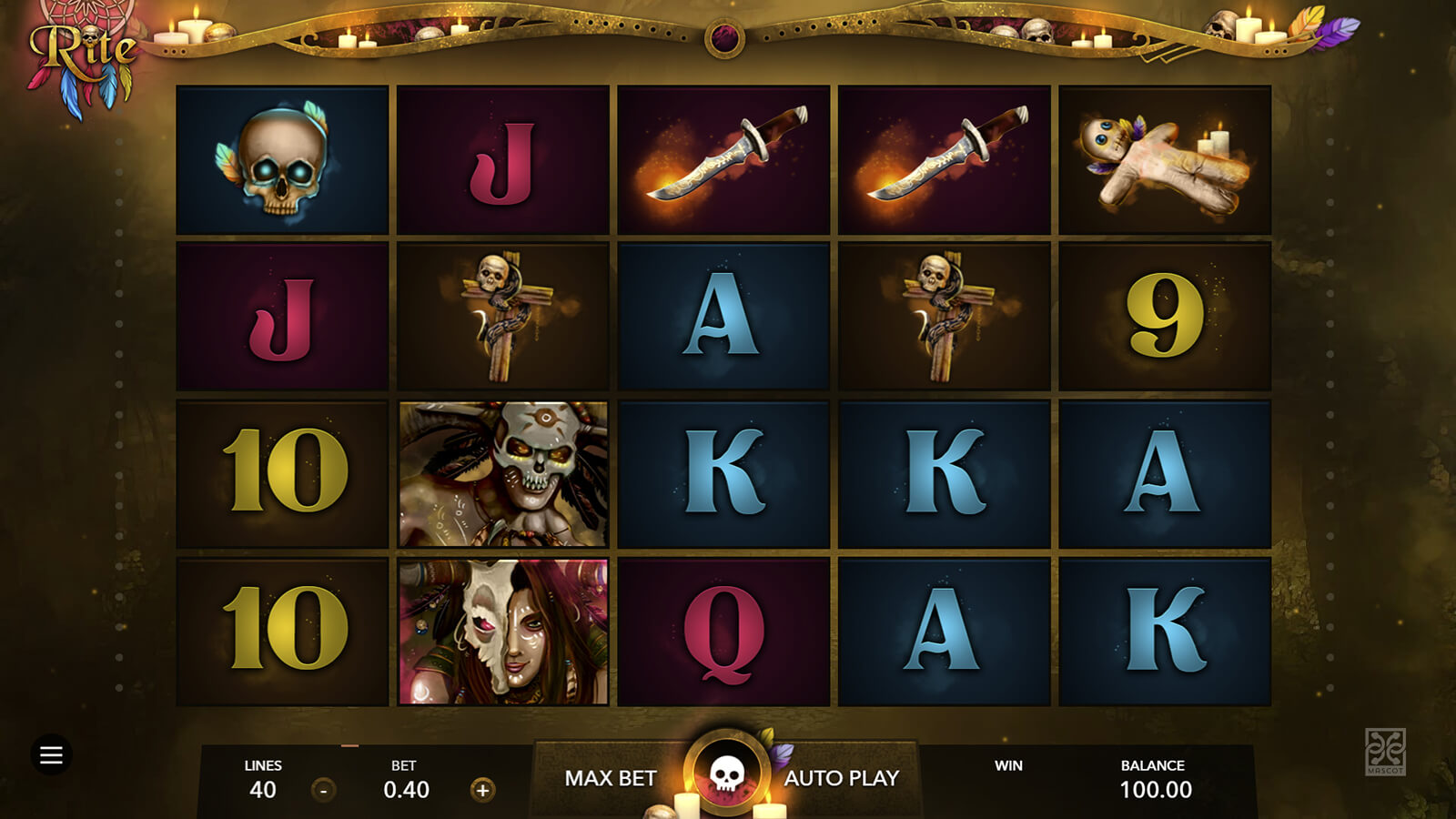This screenshot has height=819, width=1456.
Task: Open the hamburger menu
Action: click(51, 754)
